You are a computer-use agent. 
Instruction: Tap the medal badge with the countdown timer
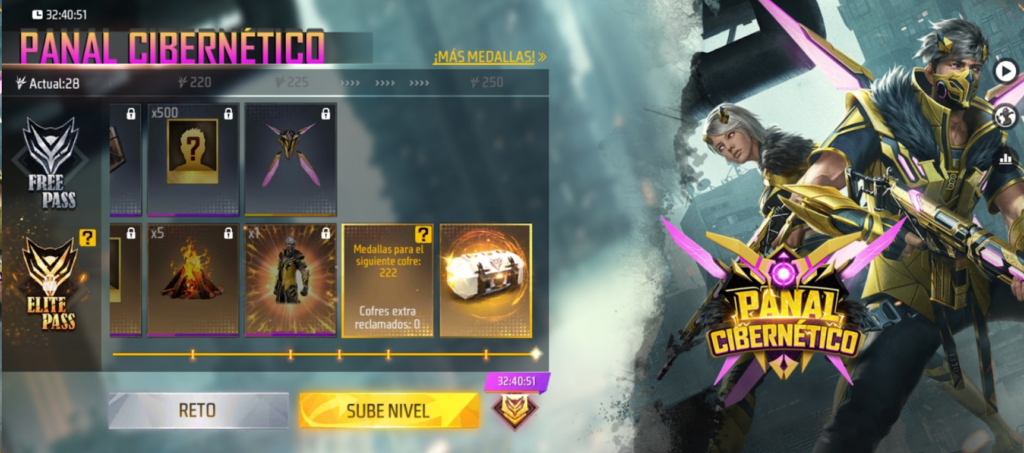(x=516, y=409)
